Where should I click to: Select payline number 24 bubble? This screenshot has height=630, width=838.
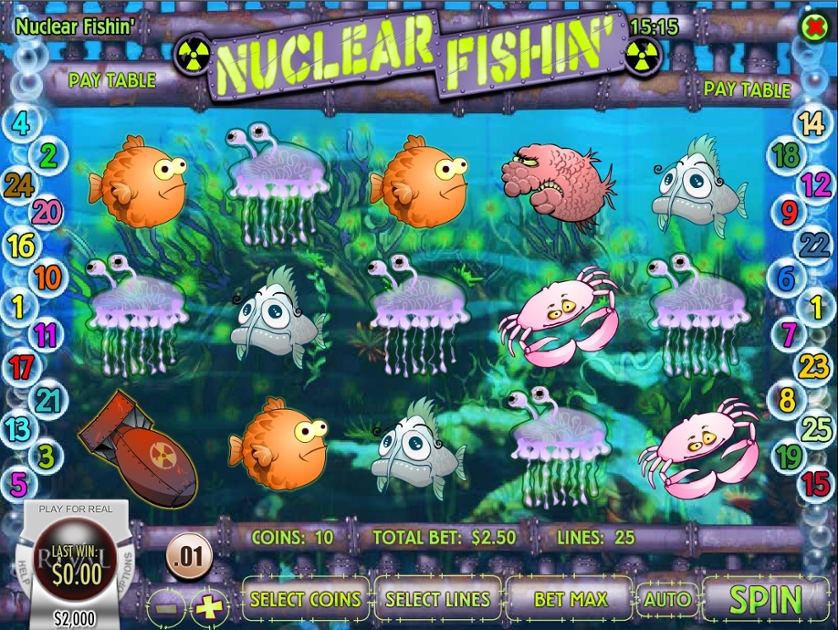tap(18, 184)
